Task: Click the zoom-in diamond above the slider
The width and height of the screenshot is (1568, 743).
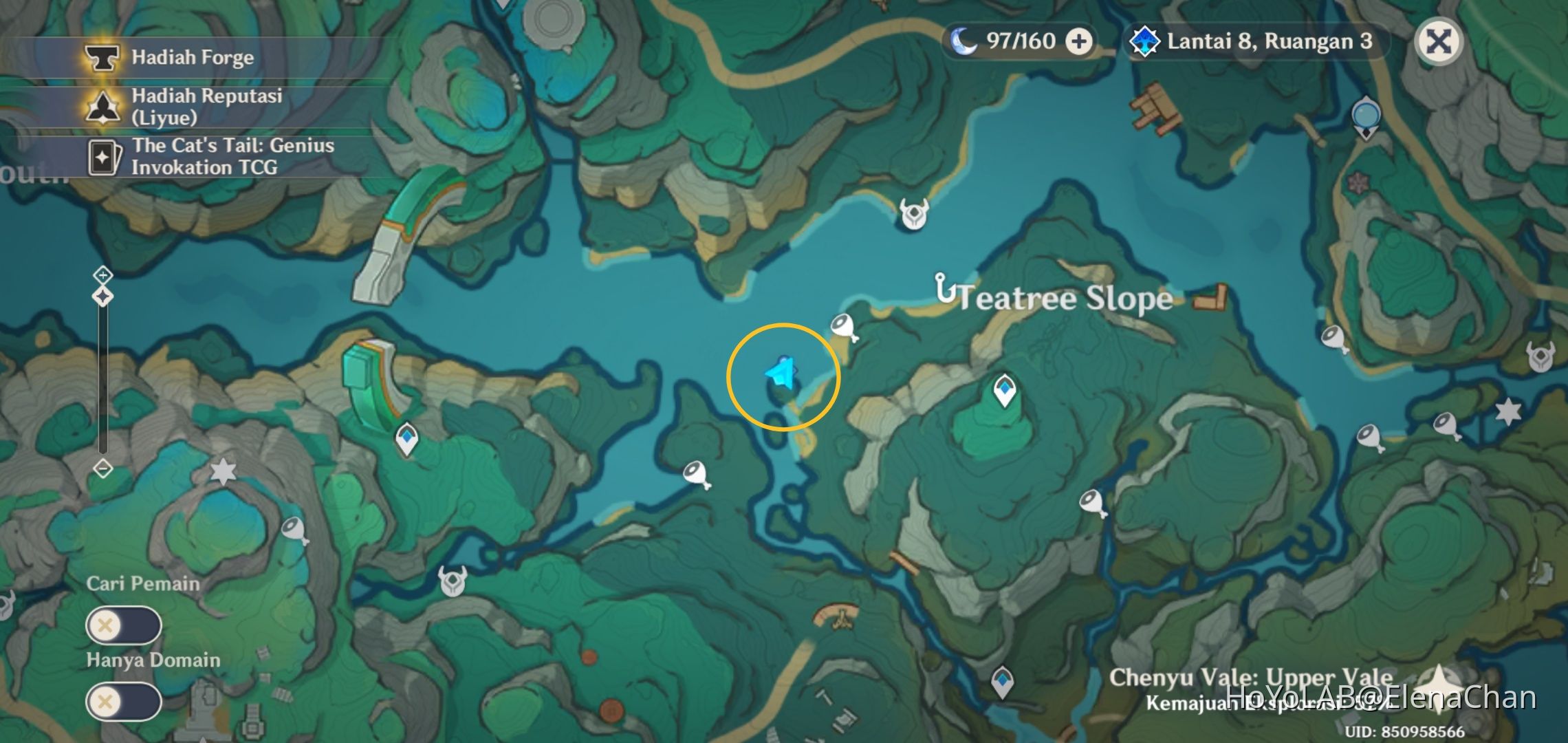Action: (102, 273)
